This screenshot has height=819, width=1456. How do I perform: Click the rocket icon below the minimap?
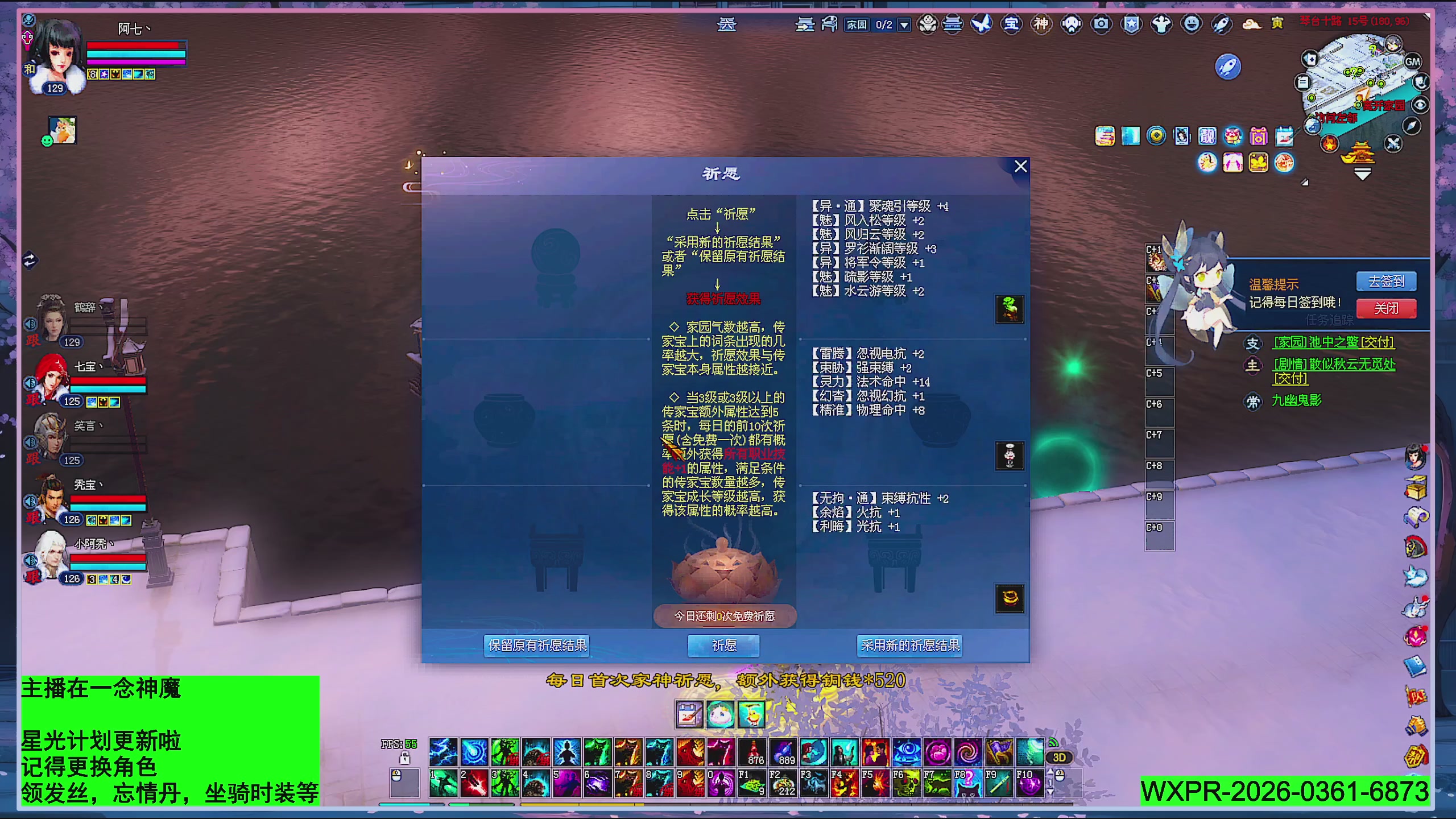[x=1228, y=66]
